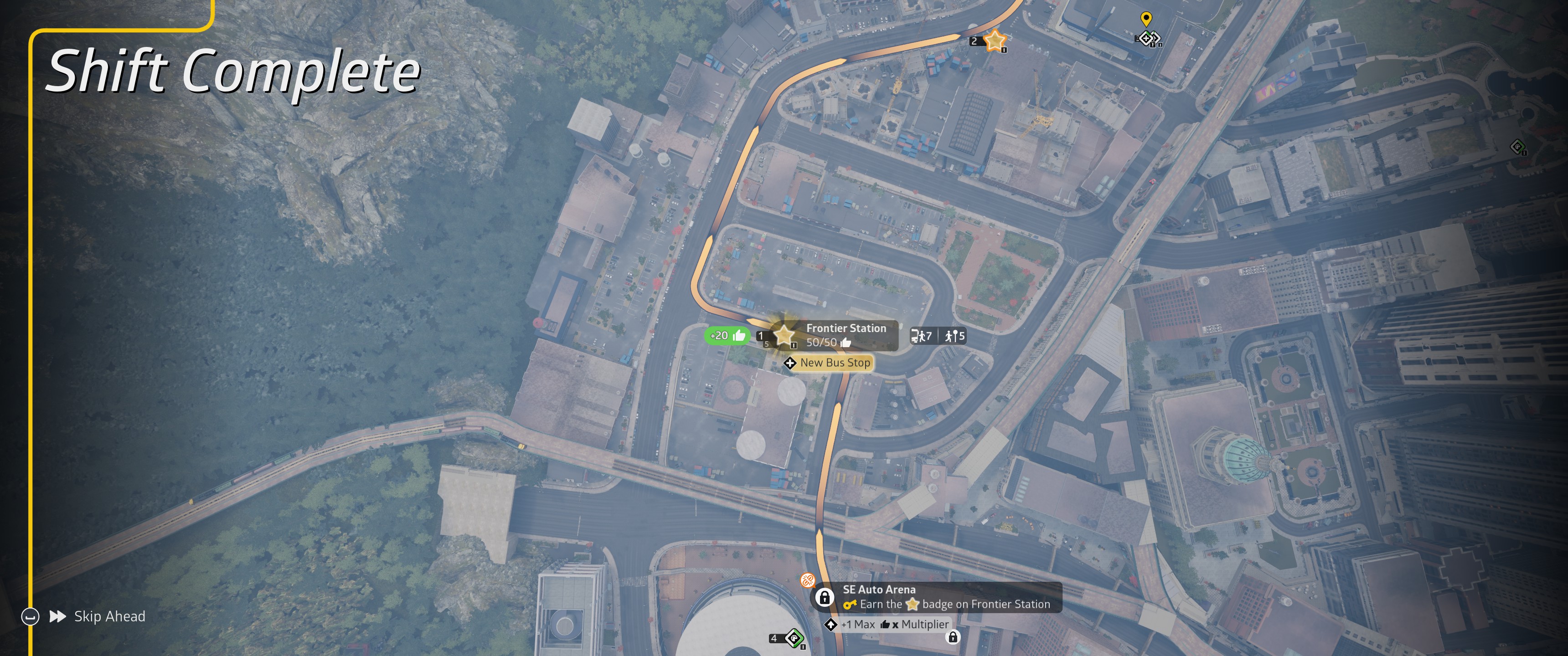The height and width of the screenshot is (656, 1568).
Task: Click the yellow location pin marker
Action: pyautogui.click(x=1145, y=19)
